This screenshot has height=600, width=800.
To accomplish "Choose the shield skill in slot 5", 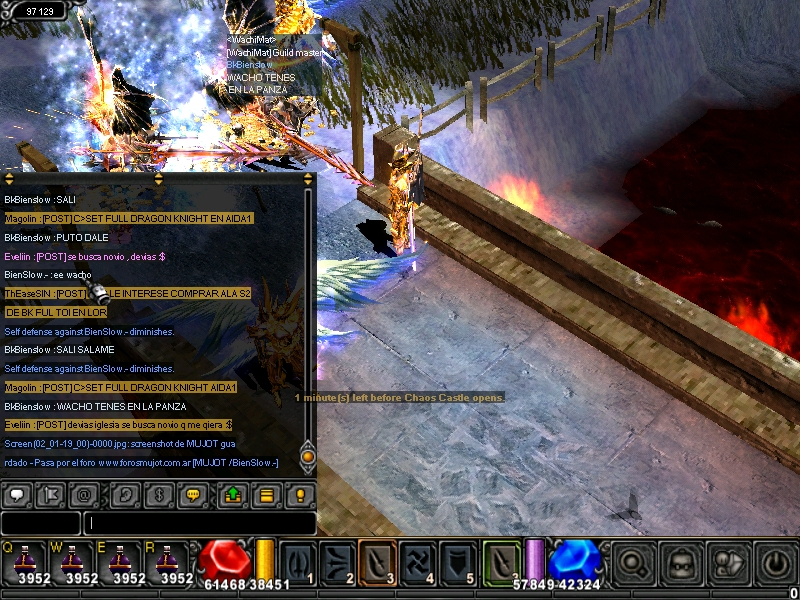I will click(458, 562).
